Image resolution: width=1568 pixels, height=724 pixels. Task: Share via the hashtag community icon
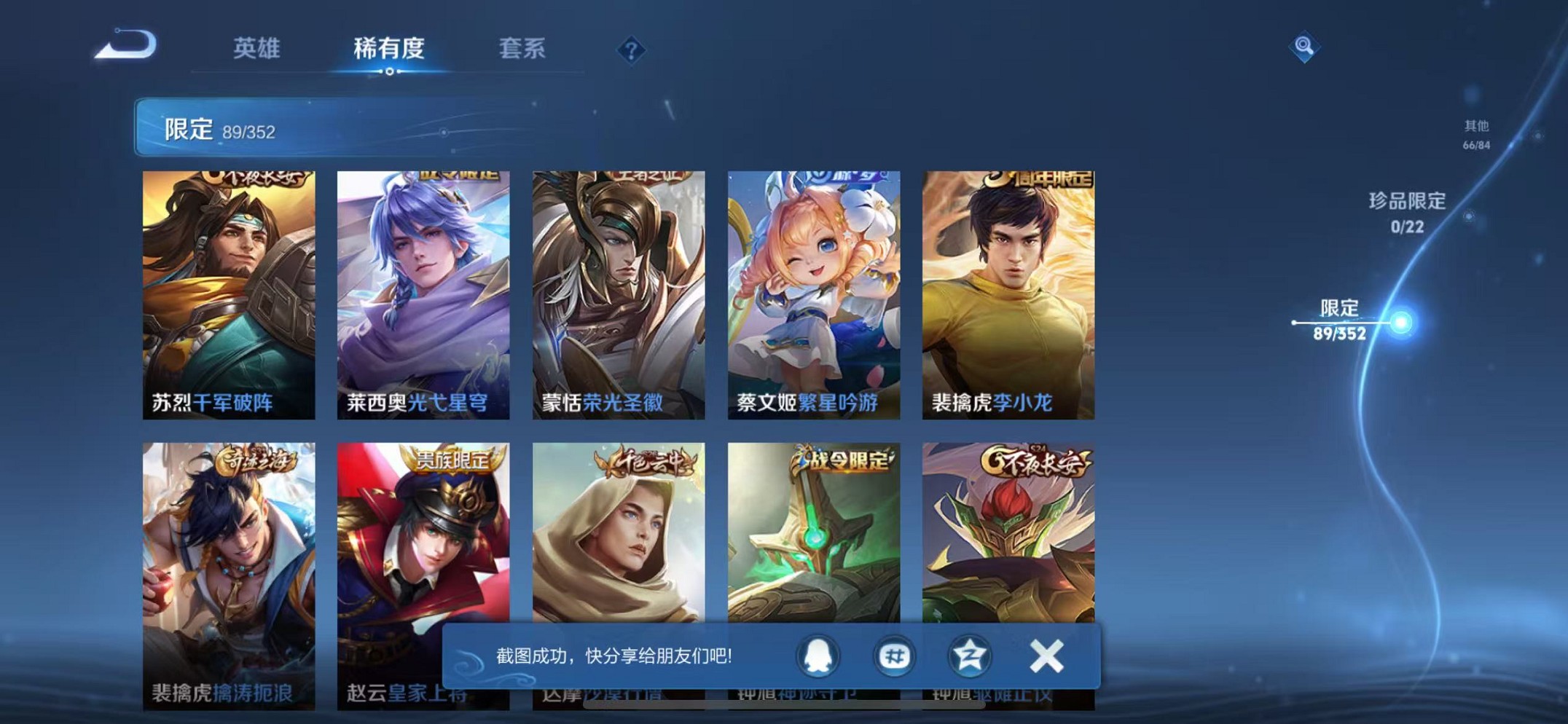click(895, 656)
